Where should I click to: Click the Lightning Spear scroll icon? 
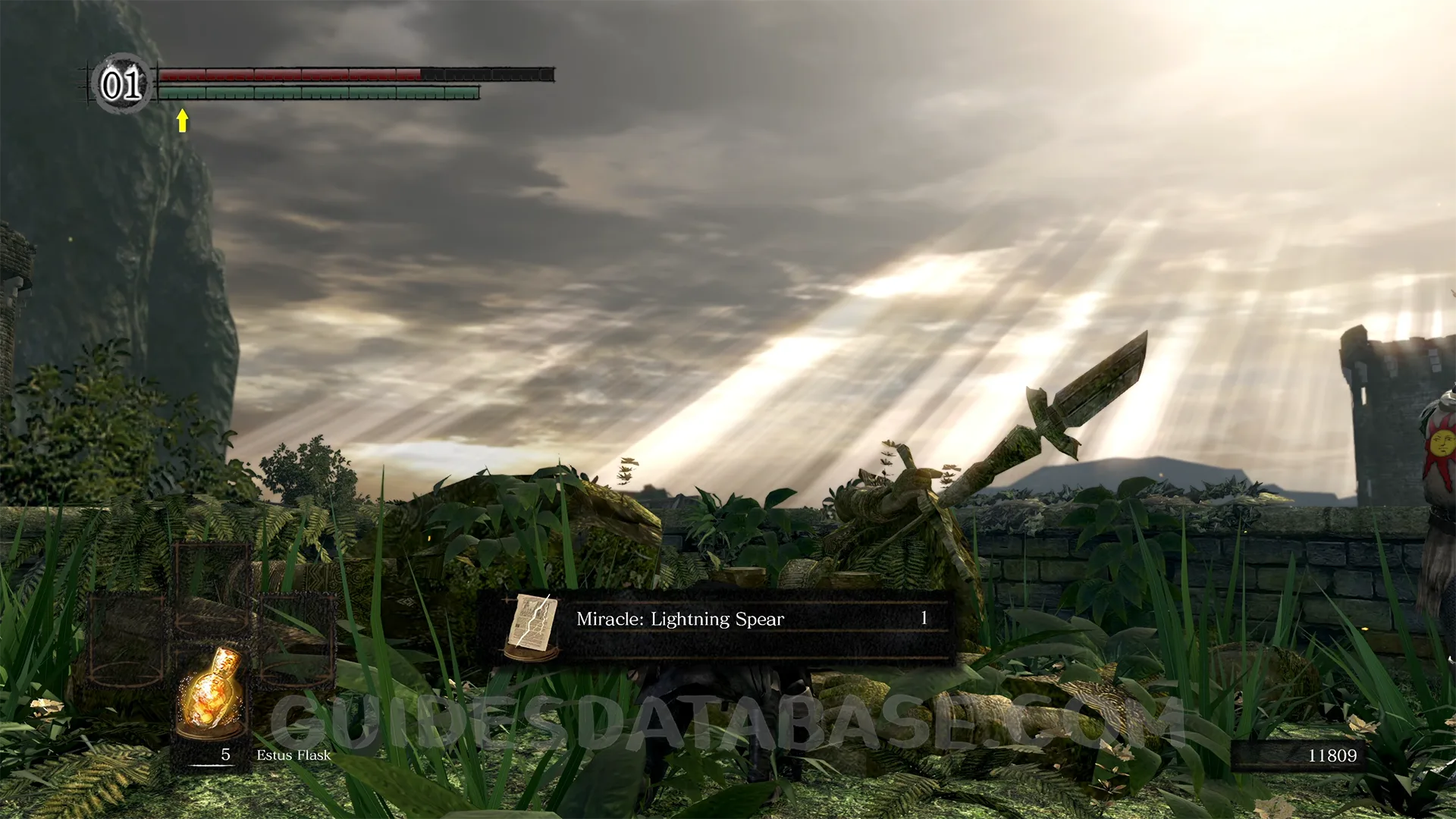532,626
